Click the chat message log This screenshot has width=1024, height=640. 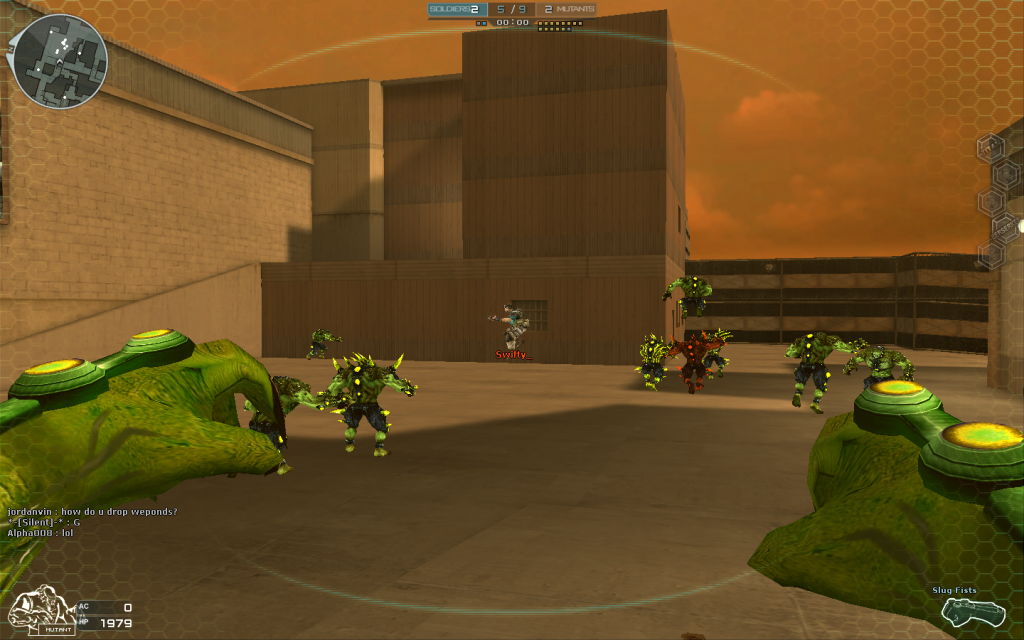point(92,522)
